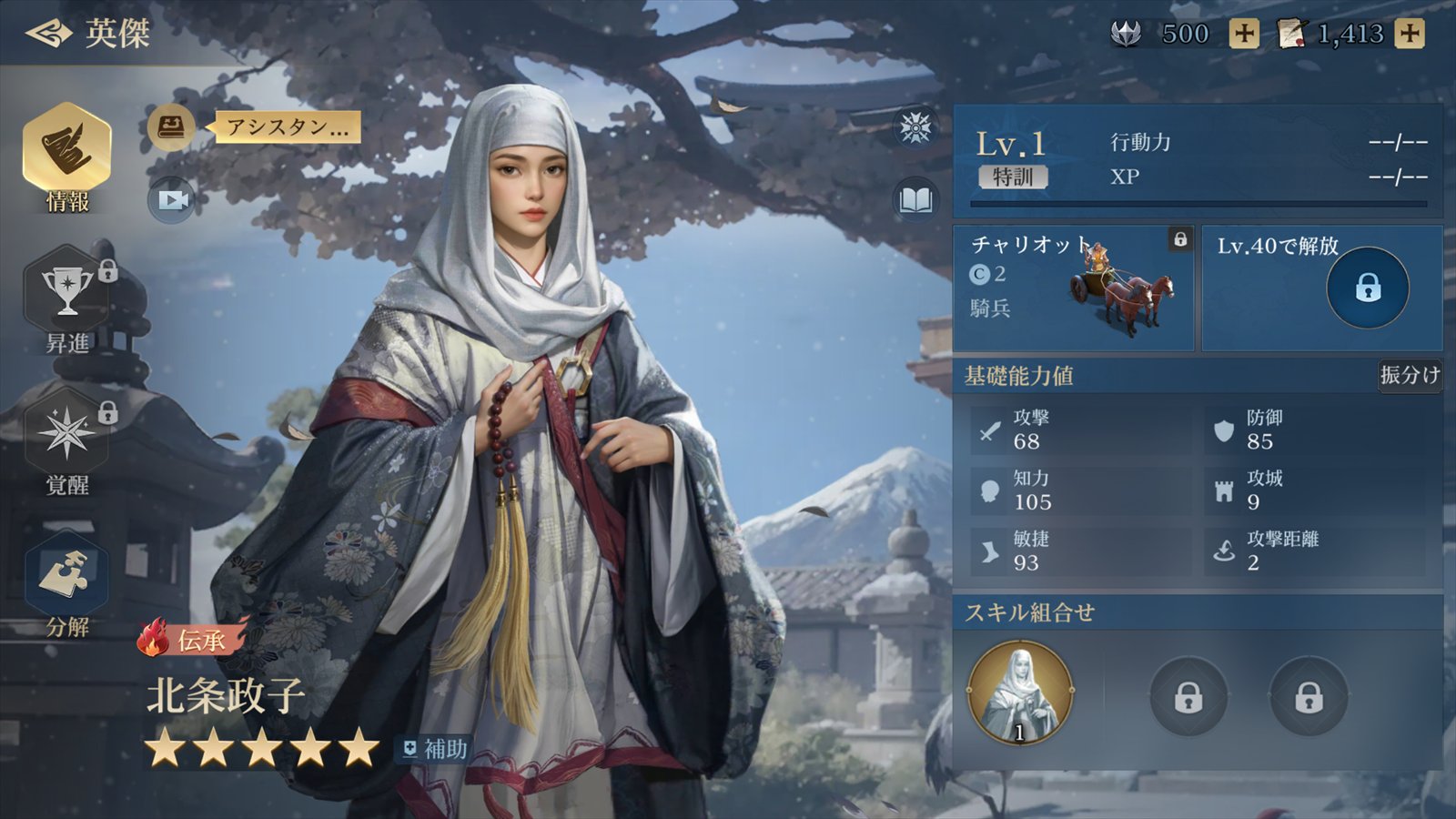Viewport: 1456px width, 819px height.
Task: Open the locked 昇進 promotion tab
Action: [x=67, y=300]
